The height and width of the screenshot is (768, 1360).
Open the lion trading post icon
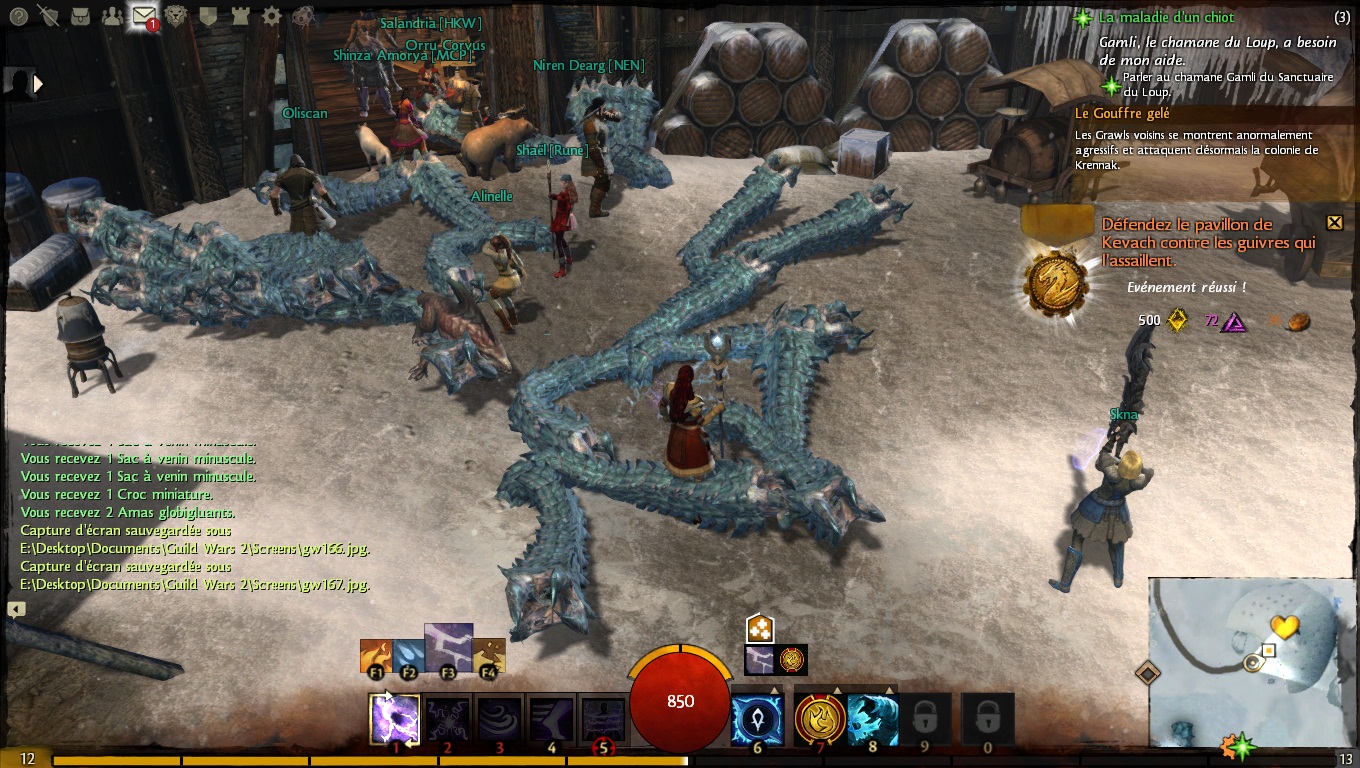(176, 16)
